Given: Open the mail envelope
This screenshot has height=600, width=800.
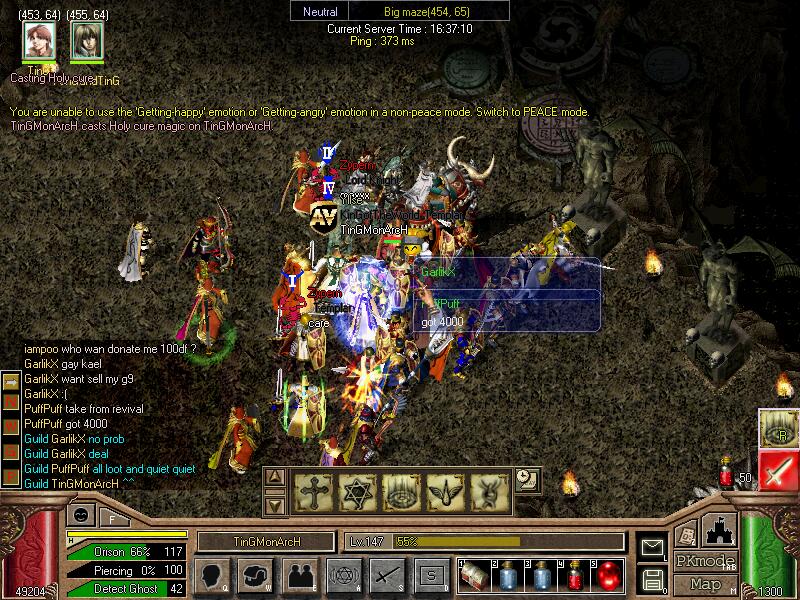Looking at the screenshot, I should point(653,547).
